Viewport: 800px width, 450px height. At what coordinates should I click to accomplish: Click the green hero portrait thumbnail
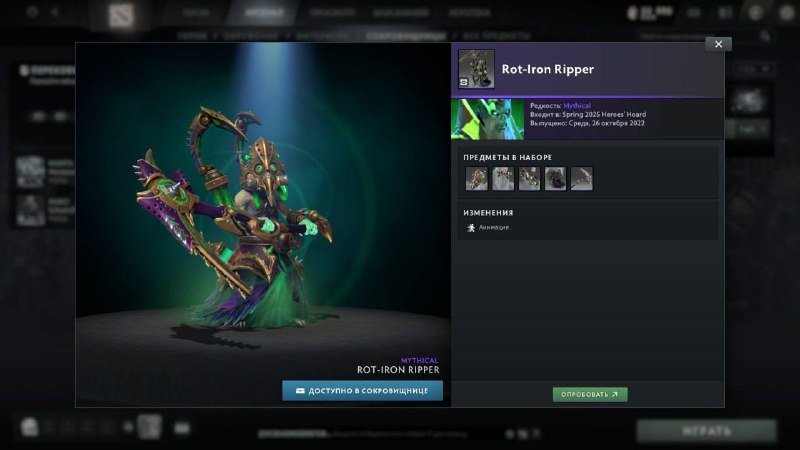click(x=487, y=118)
